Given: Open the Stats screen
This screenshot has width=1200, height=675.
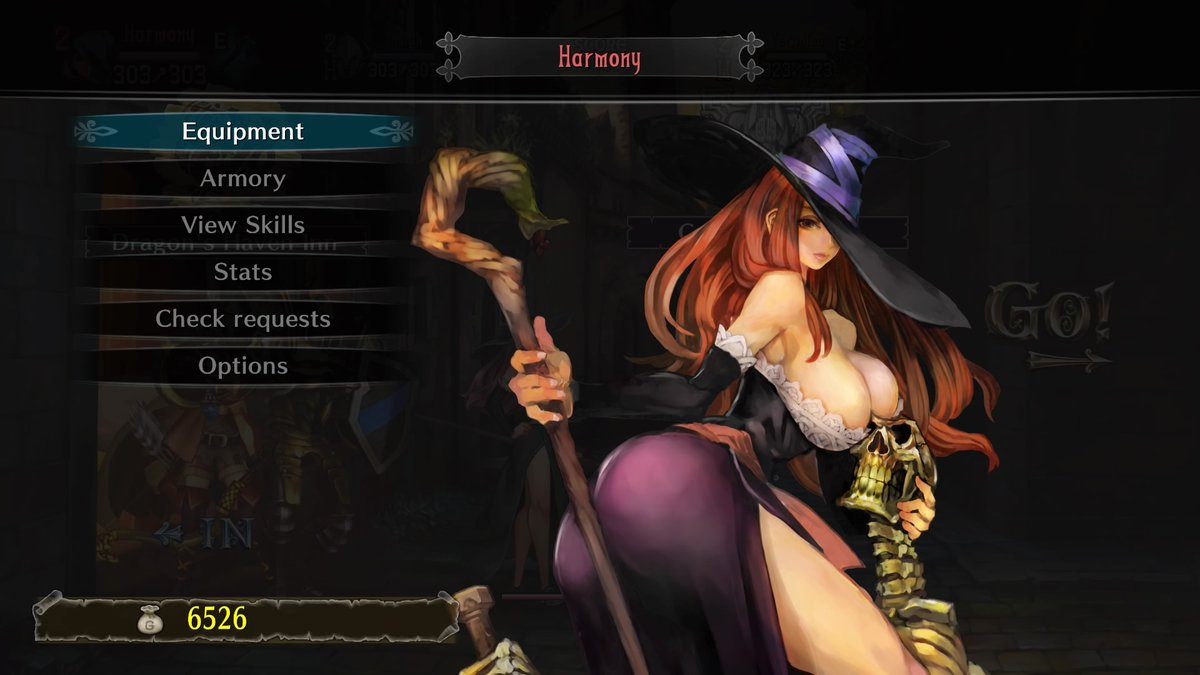Looking at the screenshot, I should (243, 272).
